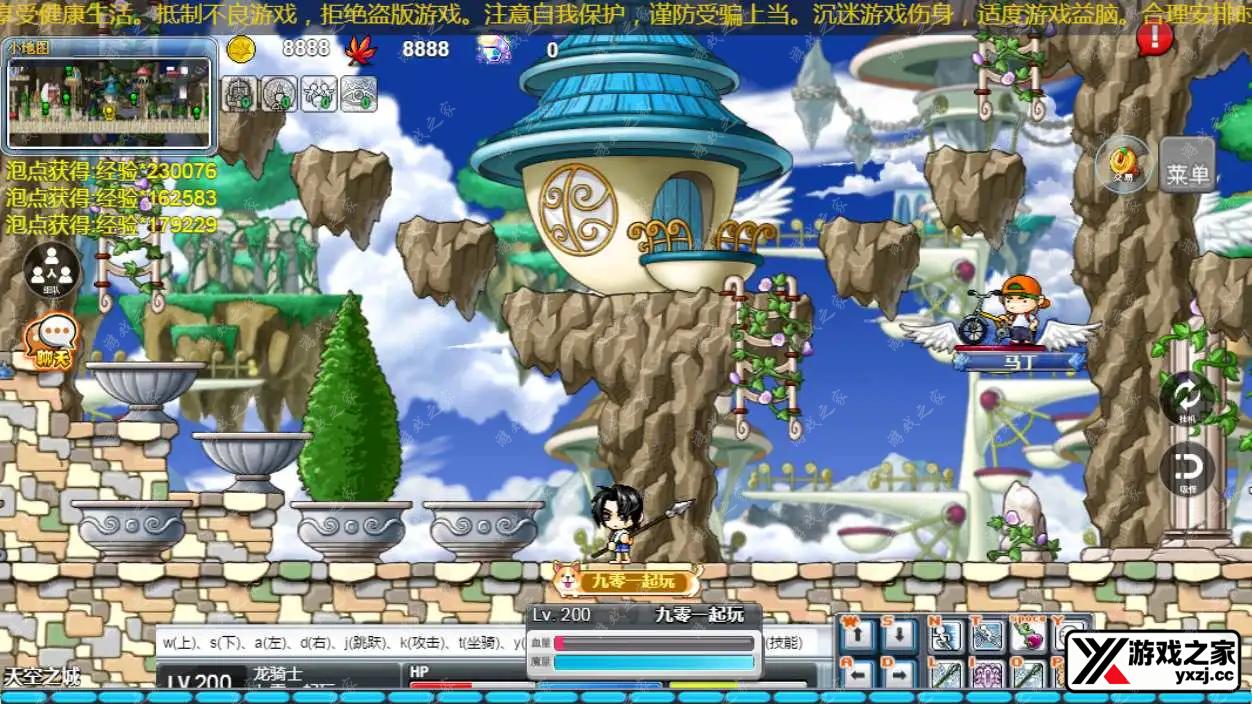The height and width of the screenshot is (704, 1252).
Task: Tap the down arrow S button
Action: (900, 635)
